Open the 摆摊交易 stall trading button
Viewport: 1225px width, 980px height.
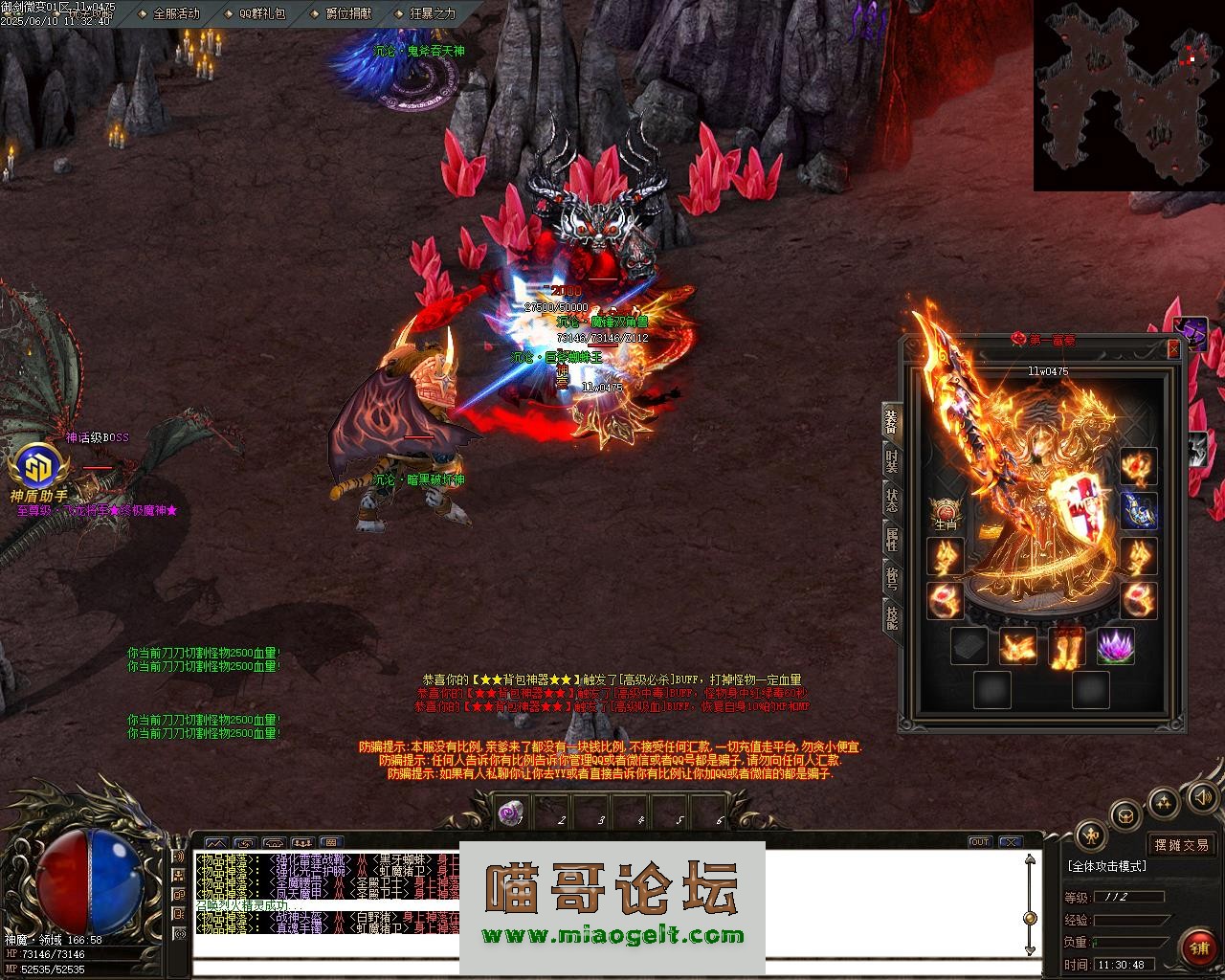pyautogui.click(x=1181, y=845)
